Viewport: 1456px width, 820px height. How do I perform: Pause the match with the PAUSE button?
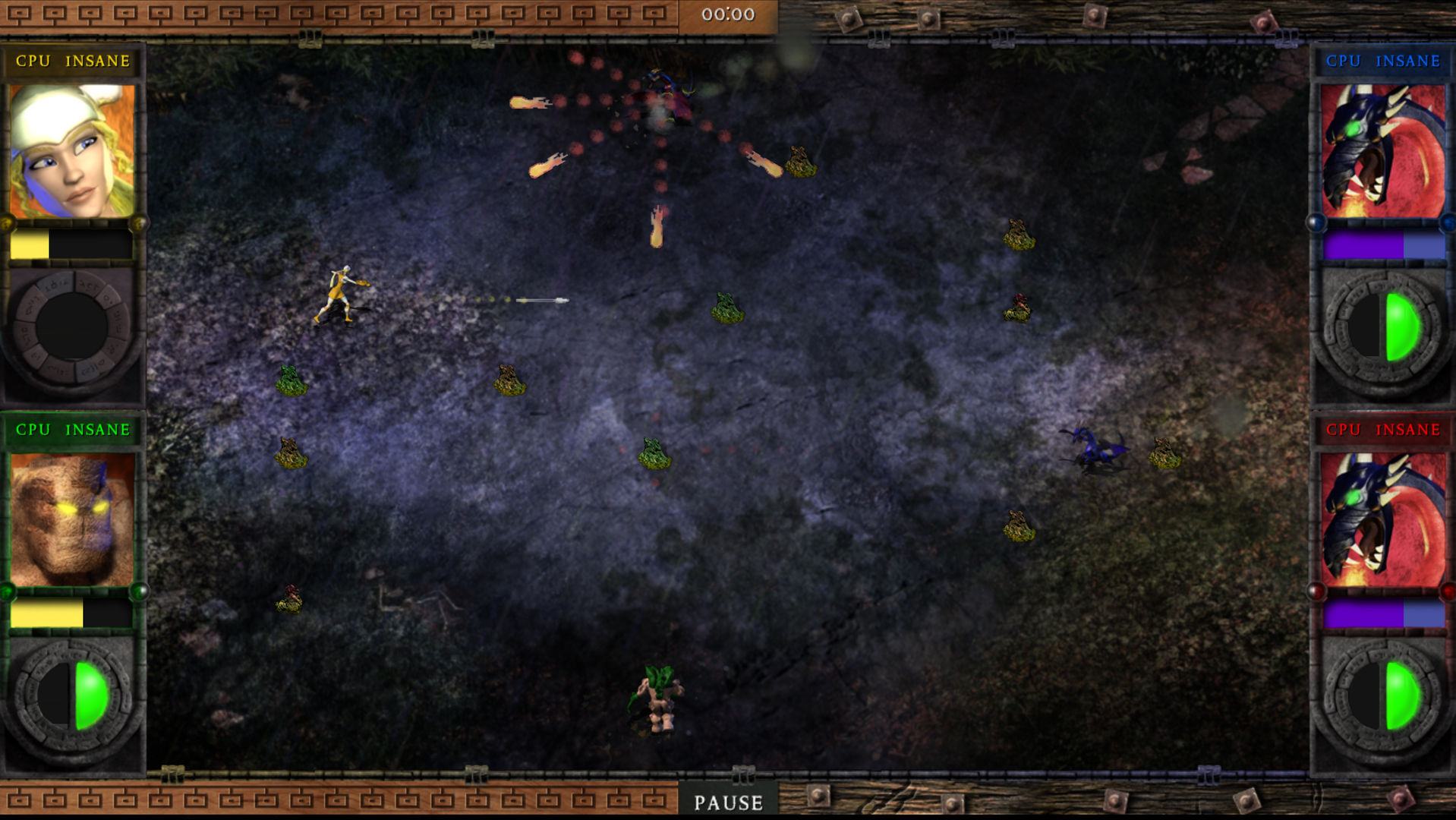point(728,802)
